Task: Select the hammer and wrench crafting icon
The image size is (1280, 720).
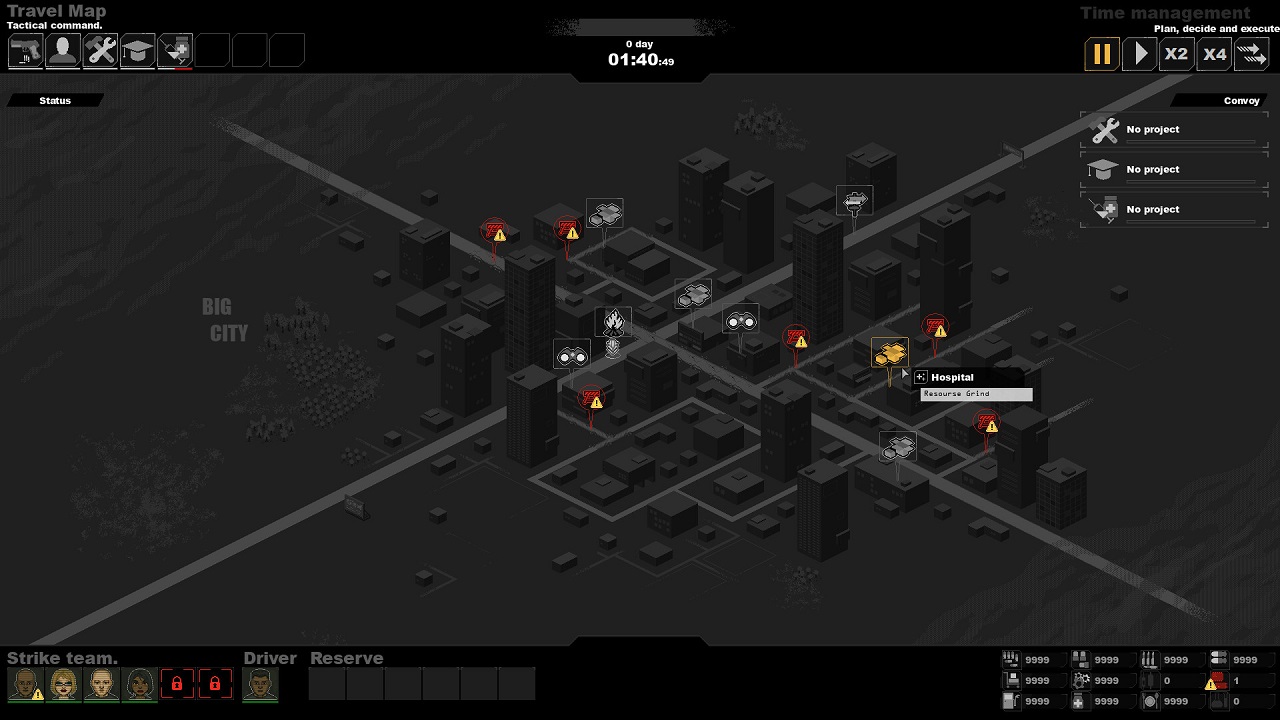Action: pos(100,49)
